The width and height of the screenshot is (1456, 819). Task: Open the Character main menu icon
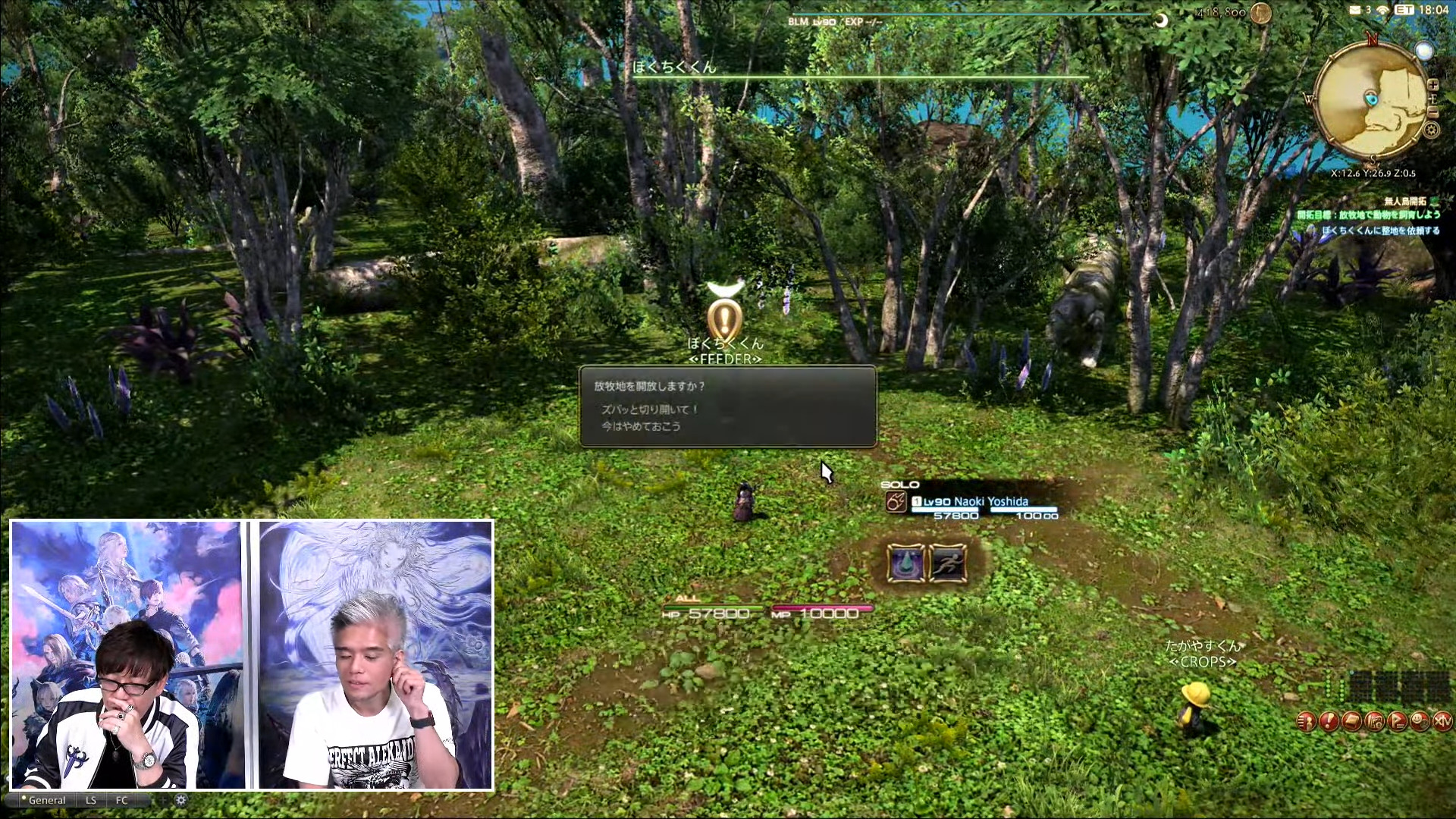(x=1306, y=721)
